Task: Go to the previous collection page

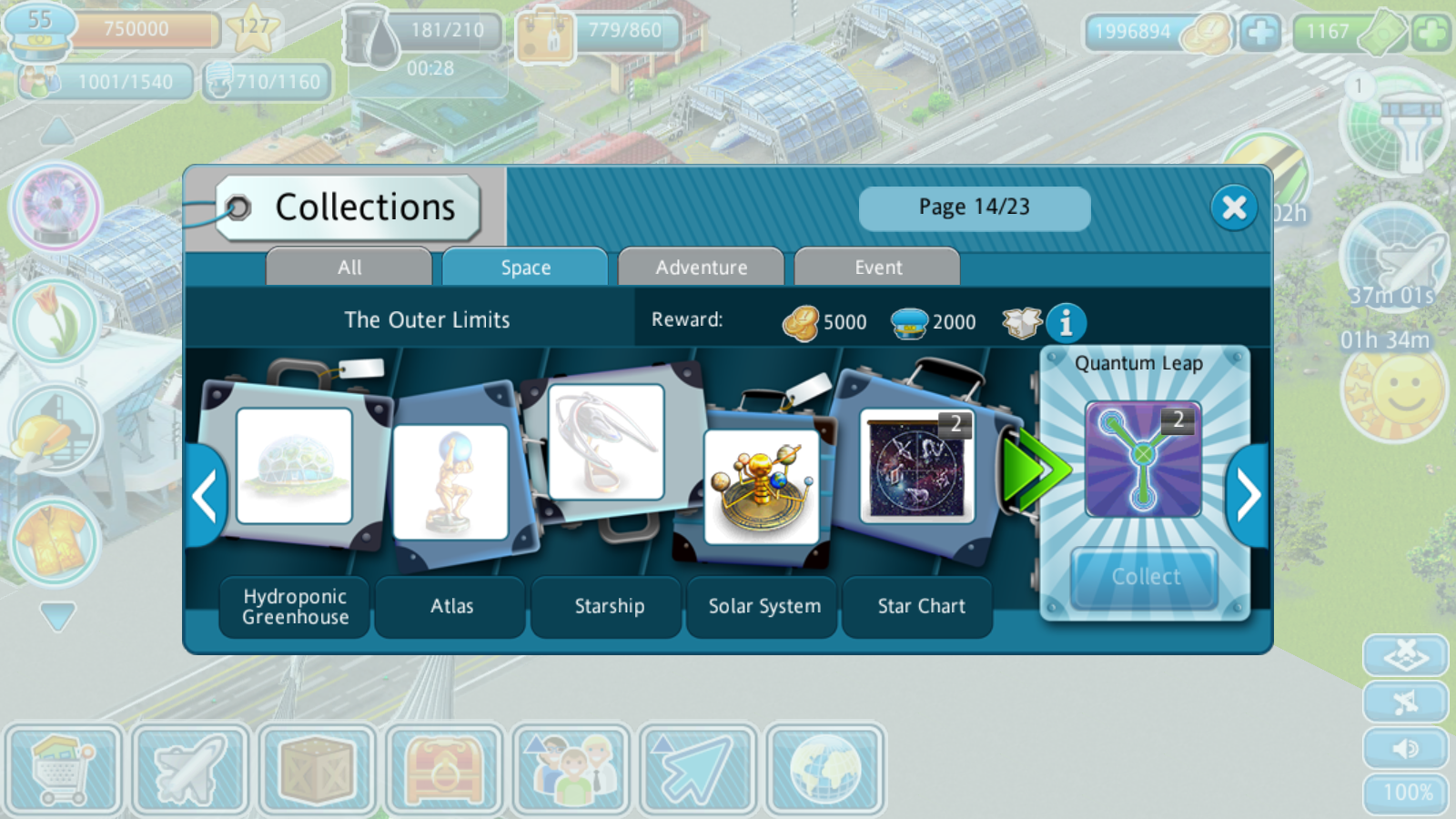Action: point(206,496)
